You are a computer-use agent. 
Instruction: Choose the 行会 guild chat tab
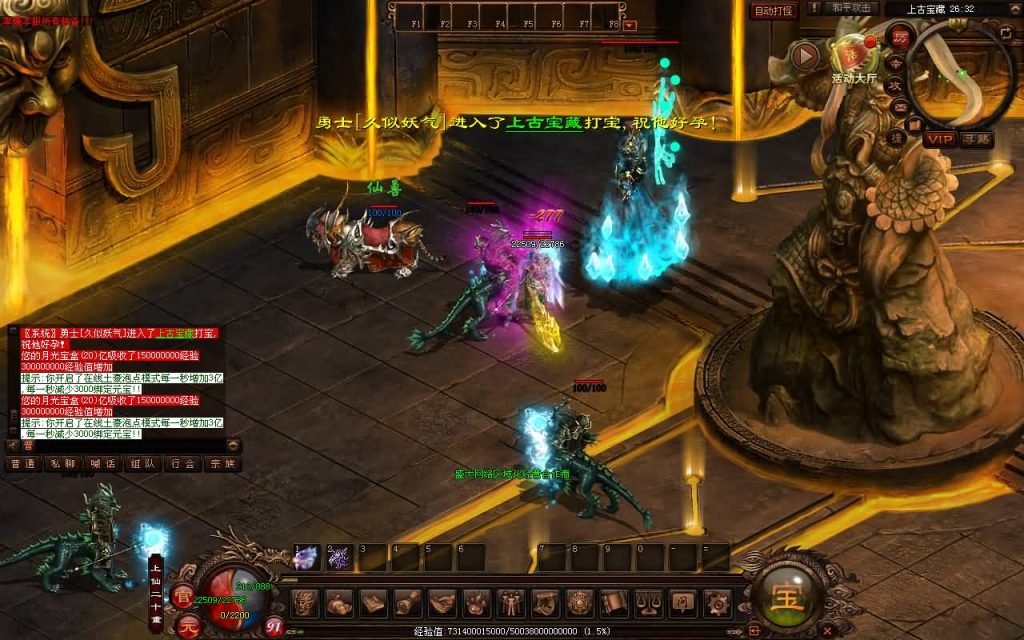[x=182, y=464]
